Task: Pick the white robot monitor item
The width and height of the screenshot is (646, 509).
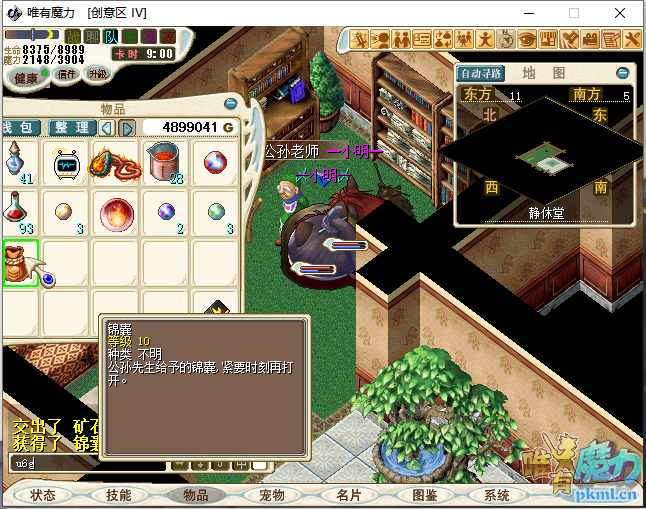Action: coord(67,162)
